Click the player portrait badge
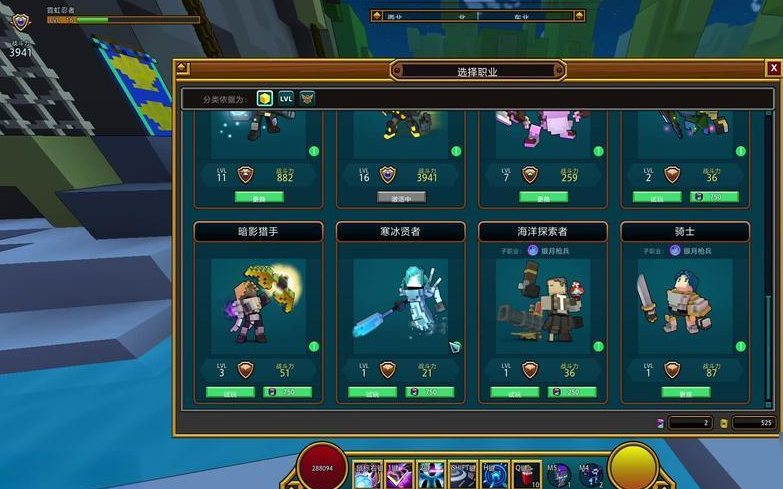783x489 pixels. coord(21,20)
